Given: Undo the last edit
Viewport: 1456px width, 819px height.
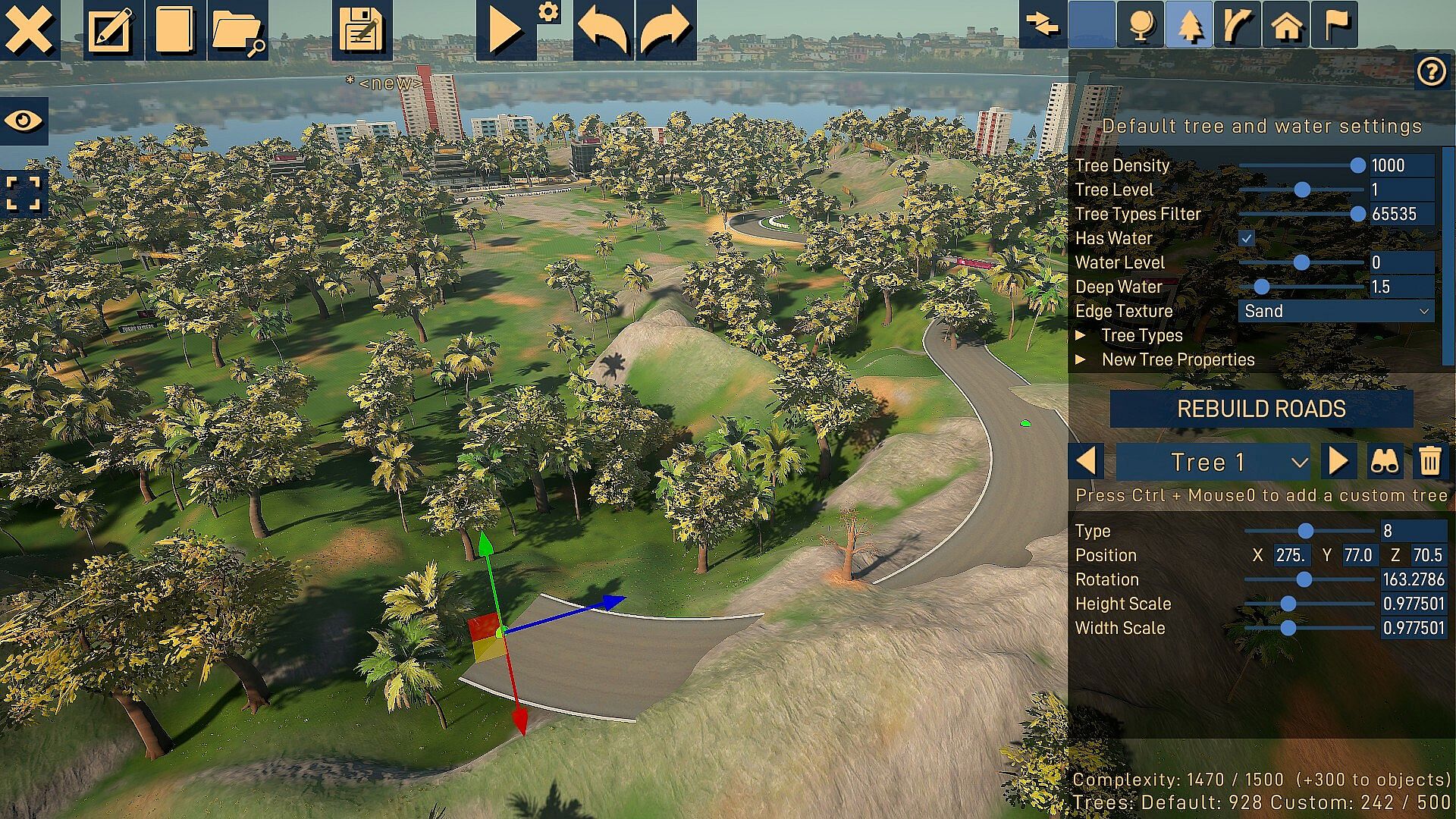Looking at the screenshot, I should 604,30.
